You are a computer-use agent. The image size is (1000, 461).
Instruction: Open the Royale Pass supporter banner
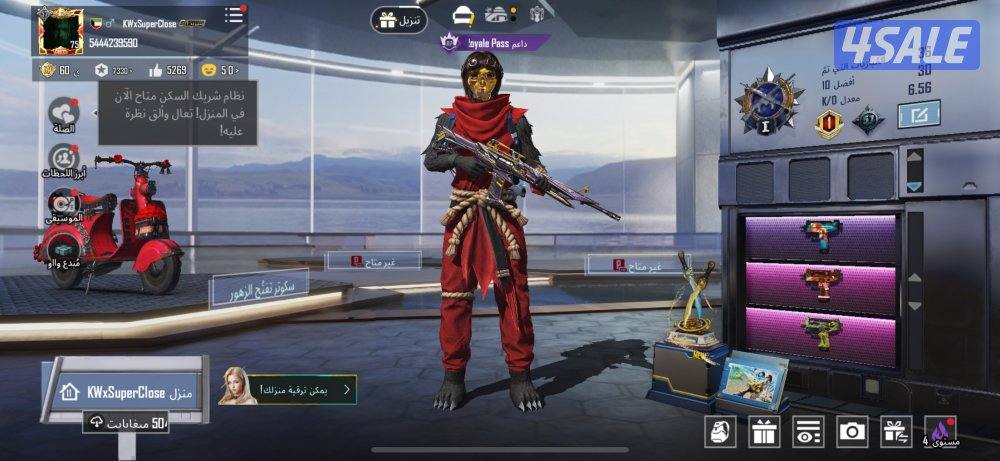coord(494,43)
